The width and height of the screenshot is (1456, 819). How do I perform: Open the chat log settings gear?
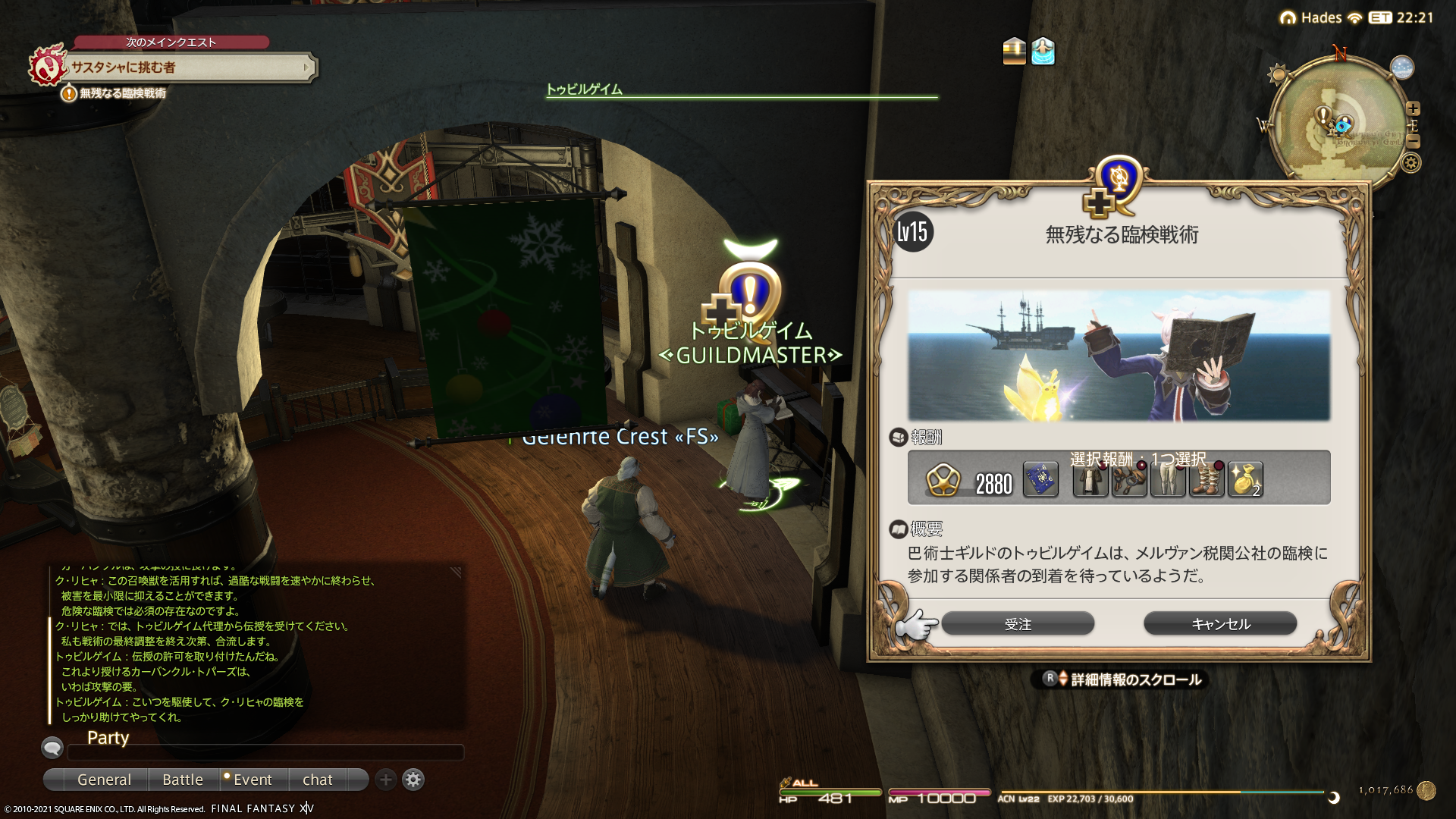click(x=413, y=780)
